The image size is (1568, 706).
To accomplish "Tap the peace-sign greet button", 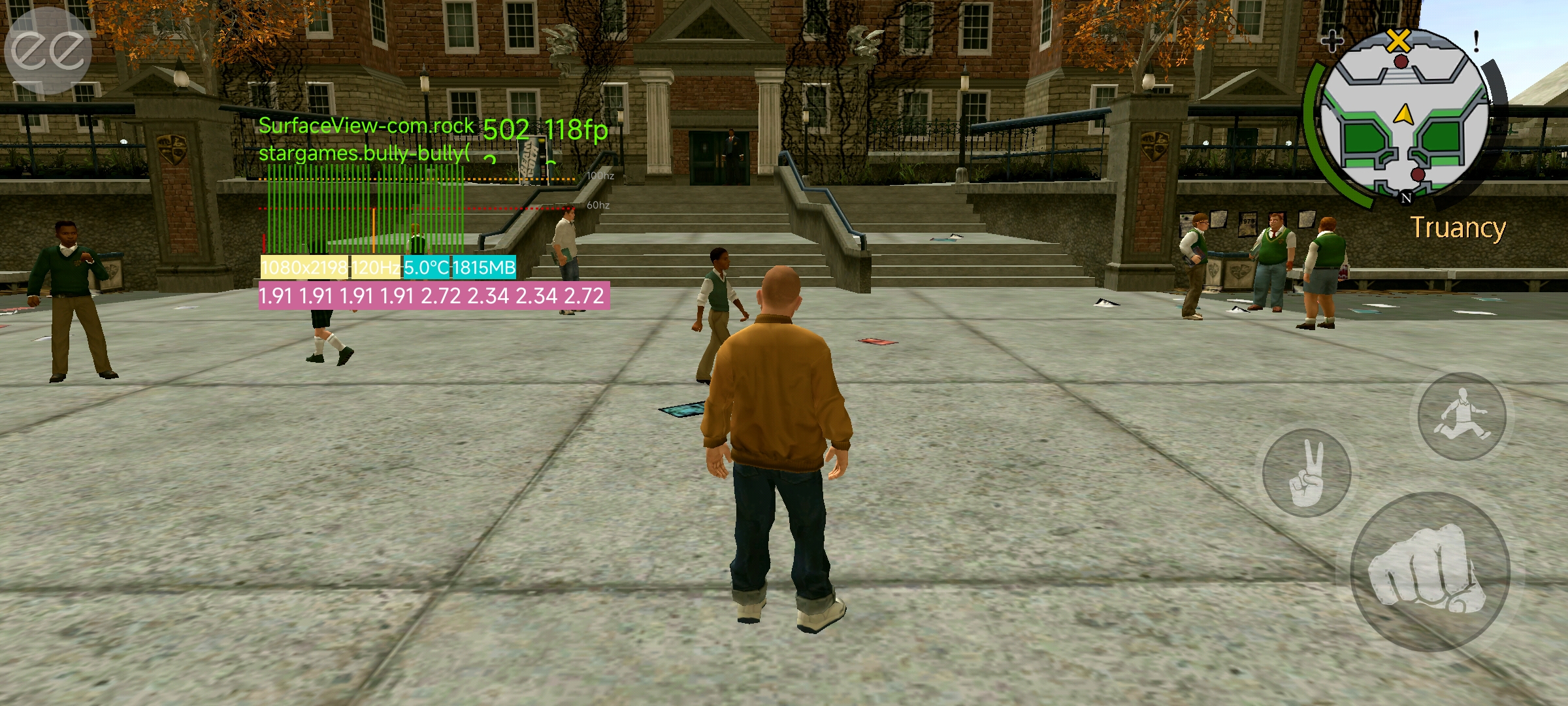I will tap(1307, 473).
